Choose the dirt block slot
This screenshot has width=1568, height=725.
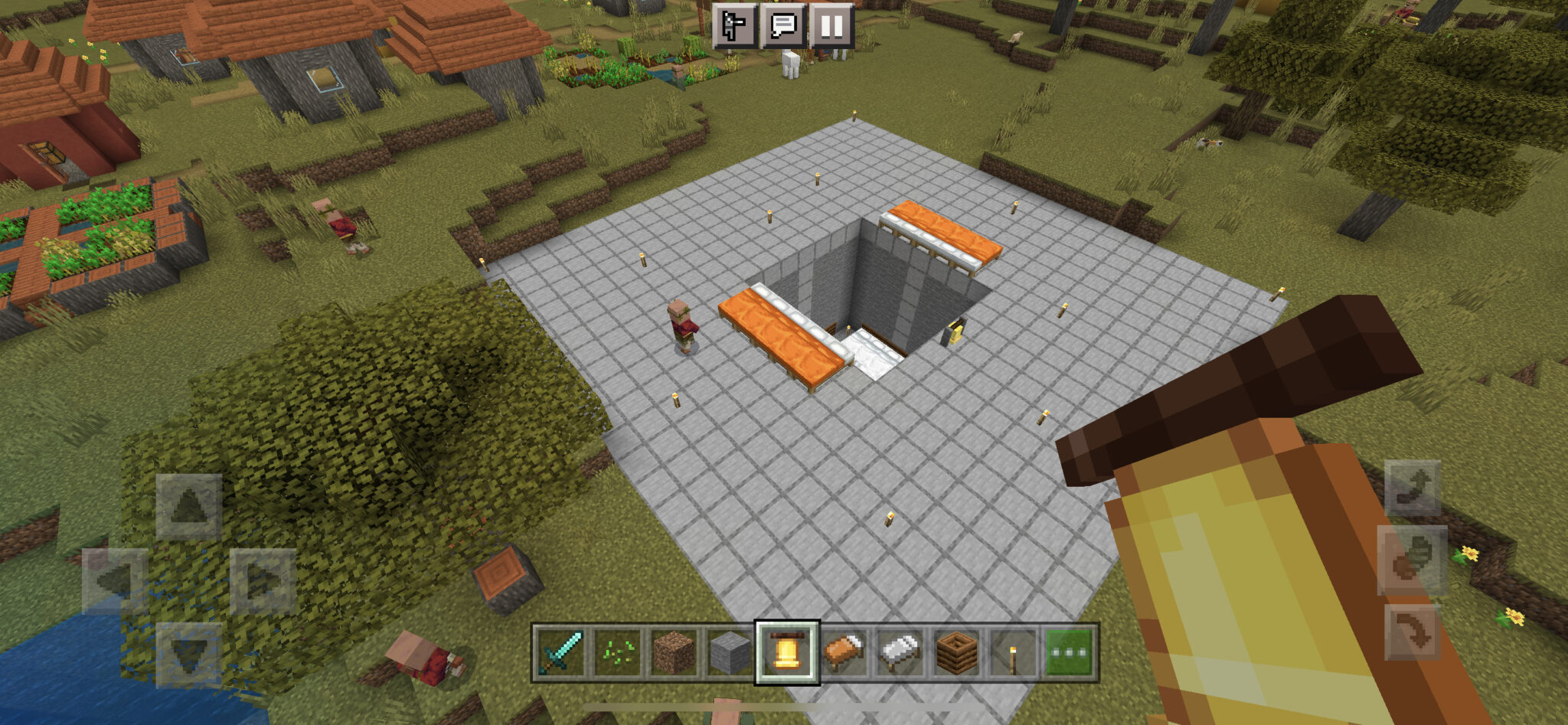(x=674, y=652)
